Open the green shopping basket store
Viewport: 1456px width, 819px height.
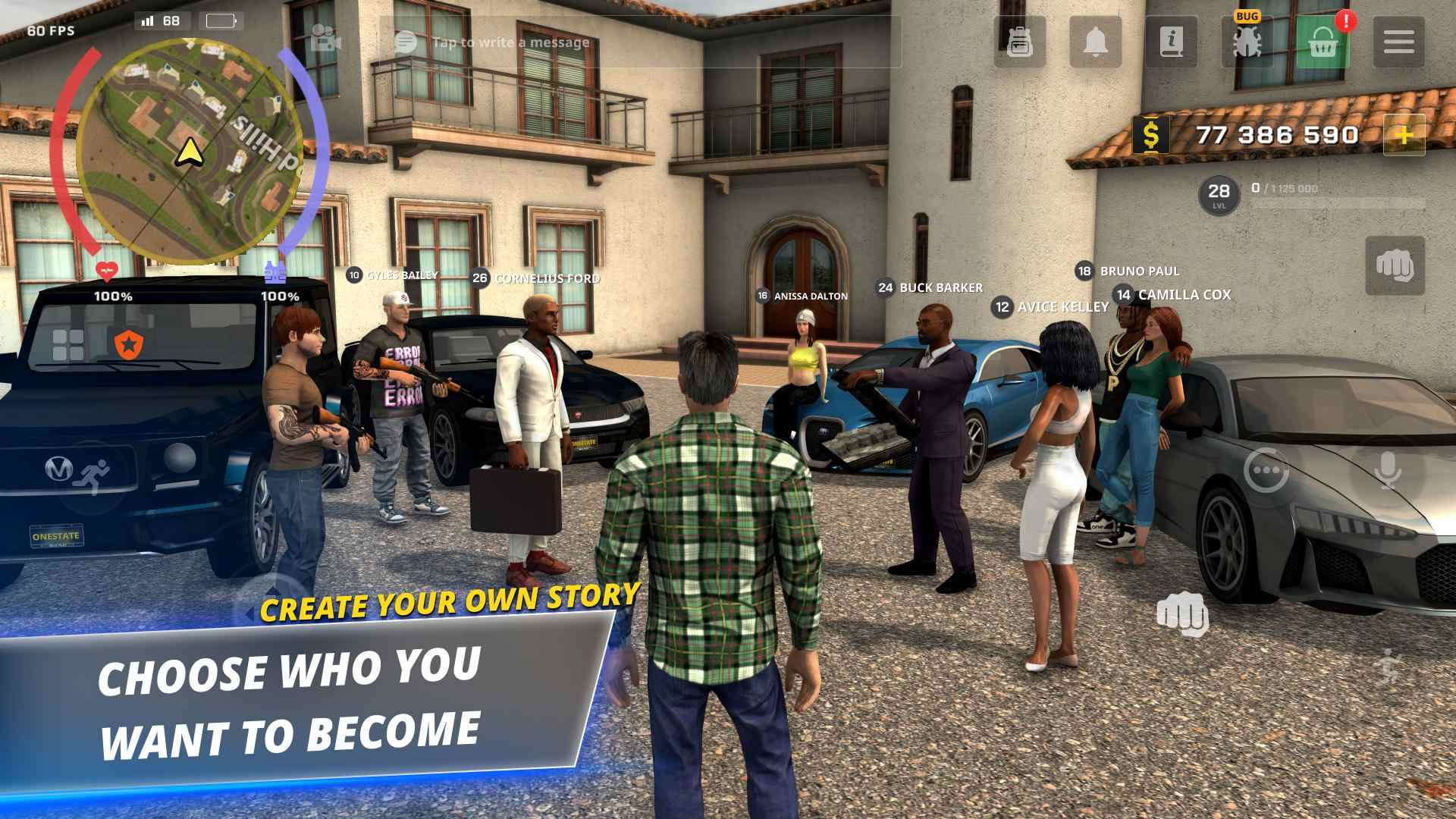coord(1321,42)
